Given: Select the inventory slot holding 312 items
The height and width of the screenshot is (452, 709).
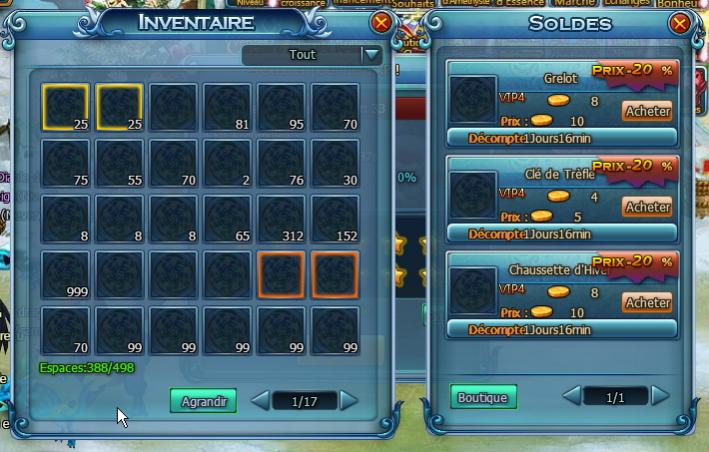Looking at the screenshot, I should coord(281,219).
